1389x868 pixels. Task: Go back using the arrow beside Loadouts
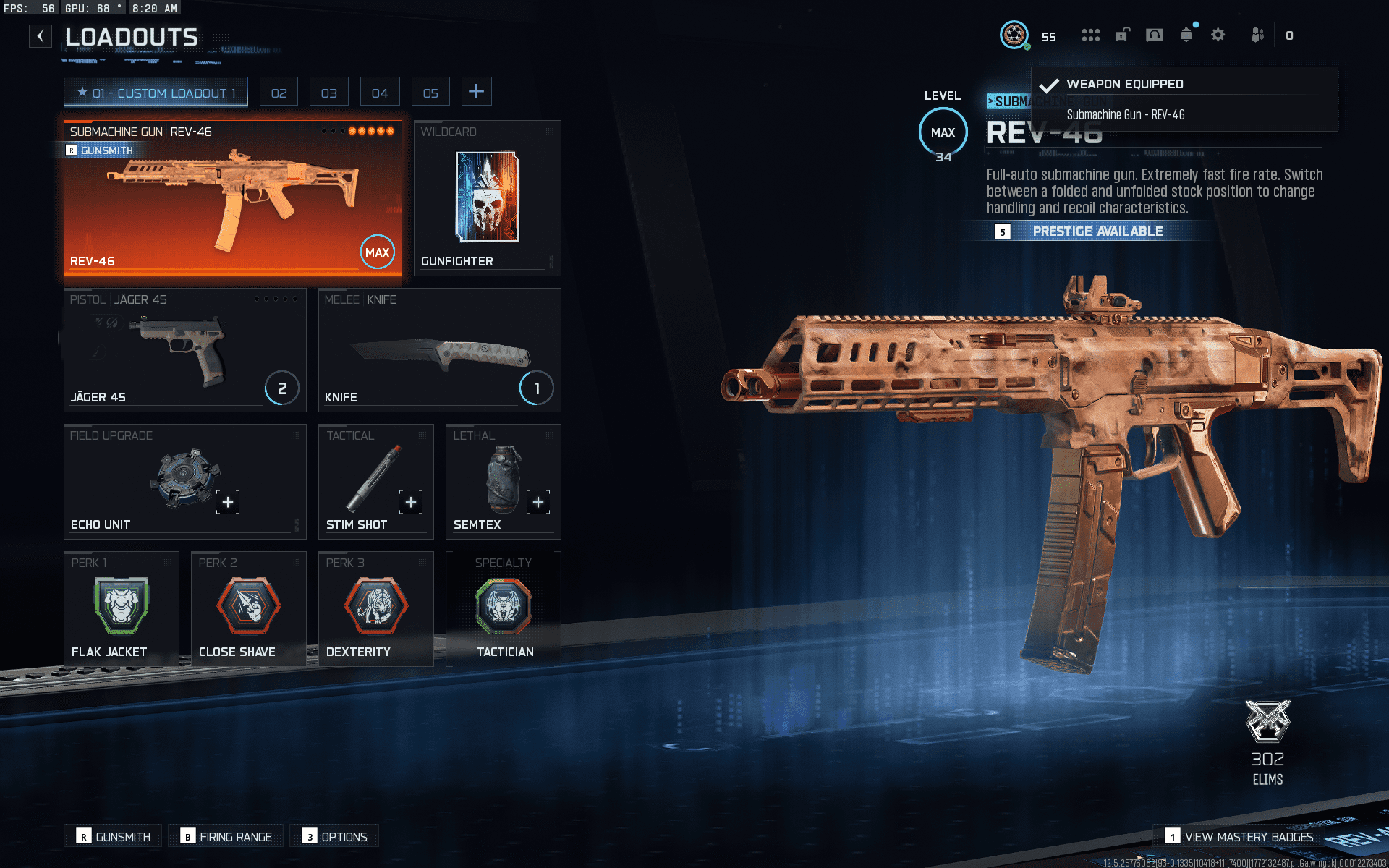pos(41,36)
